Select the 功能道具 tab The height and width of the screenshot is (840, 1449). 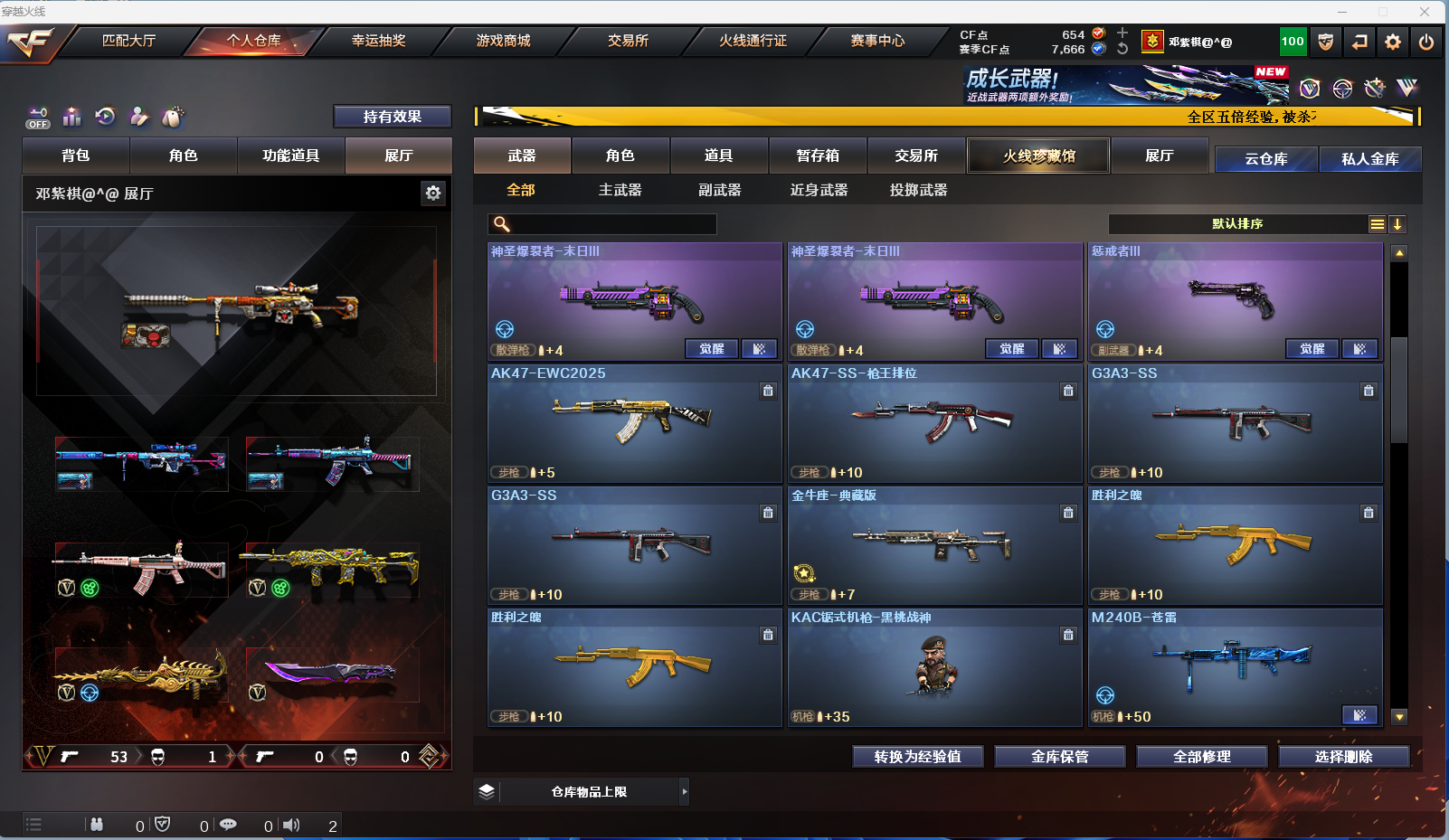(x=290, y=156)
